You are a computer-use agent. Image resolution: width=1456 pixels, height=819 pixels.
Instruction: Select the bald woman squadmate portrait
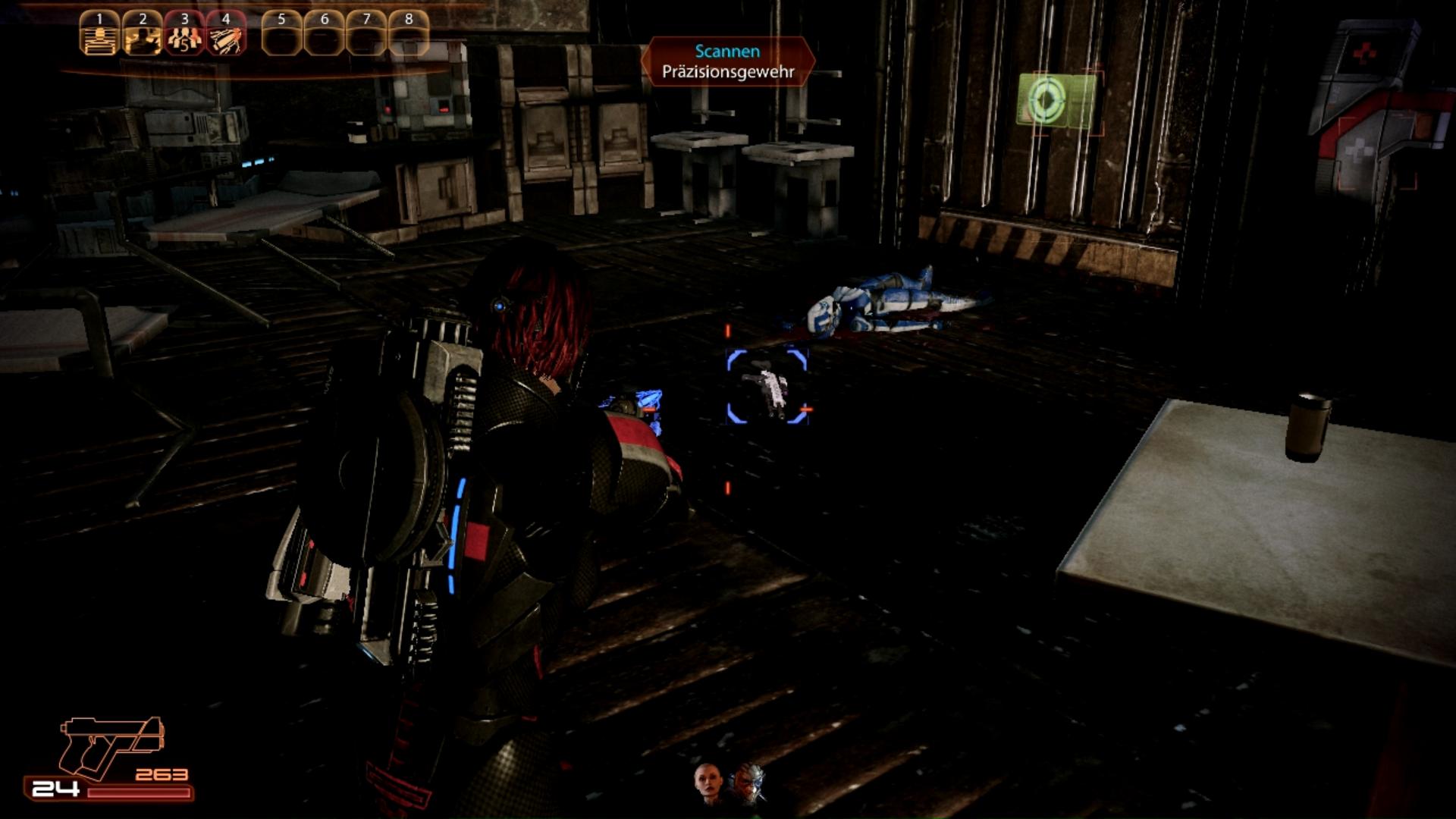click(708, 783)
